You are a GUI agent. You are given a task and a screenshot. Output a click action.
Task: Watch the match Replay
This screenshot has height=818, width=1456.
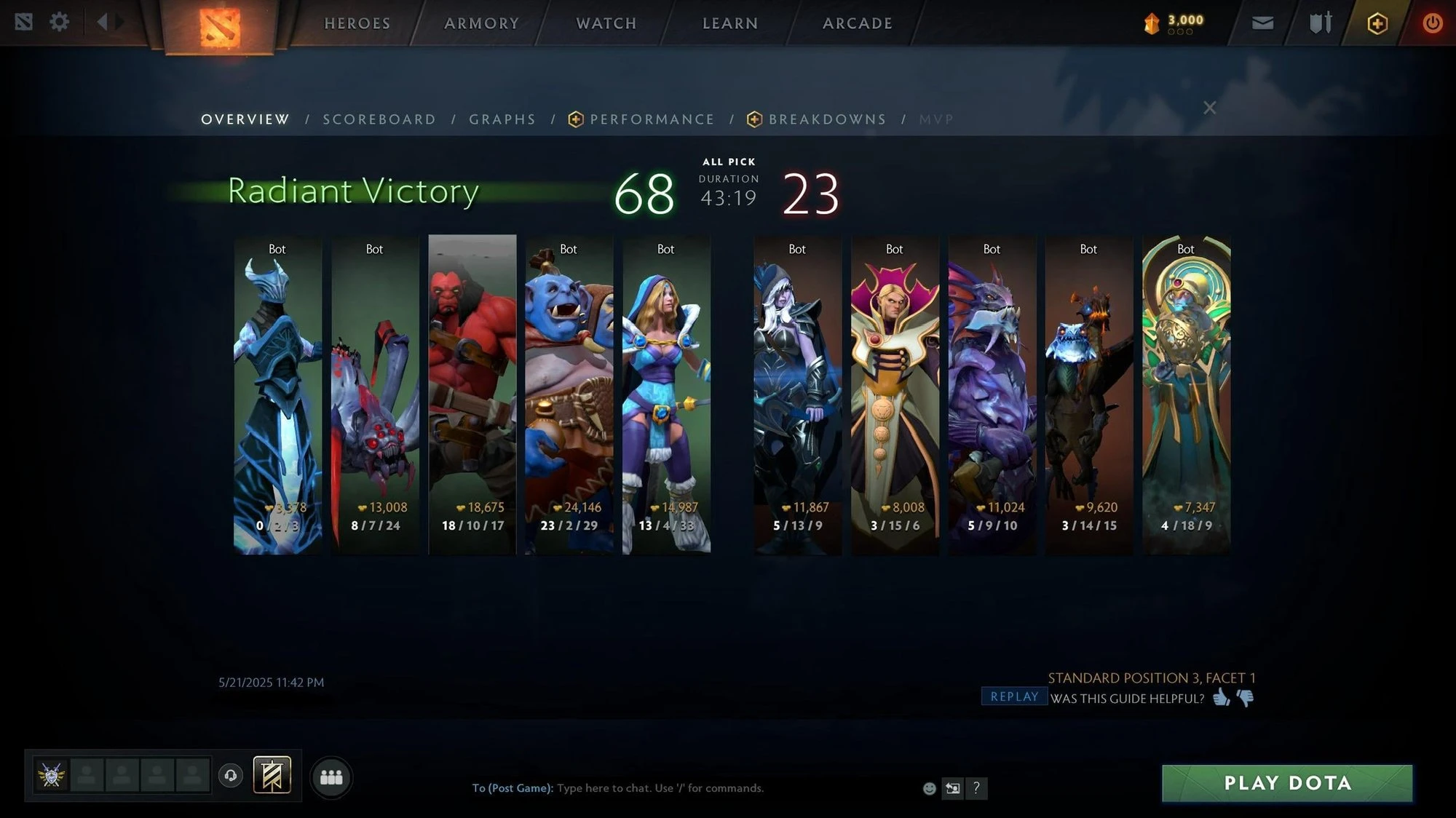coord(1014,696)
